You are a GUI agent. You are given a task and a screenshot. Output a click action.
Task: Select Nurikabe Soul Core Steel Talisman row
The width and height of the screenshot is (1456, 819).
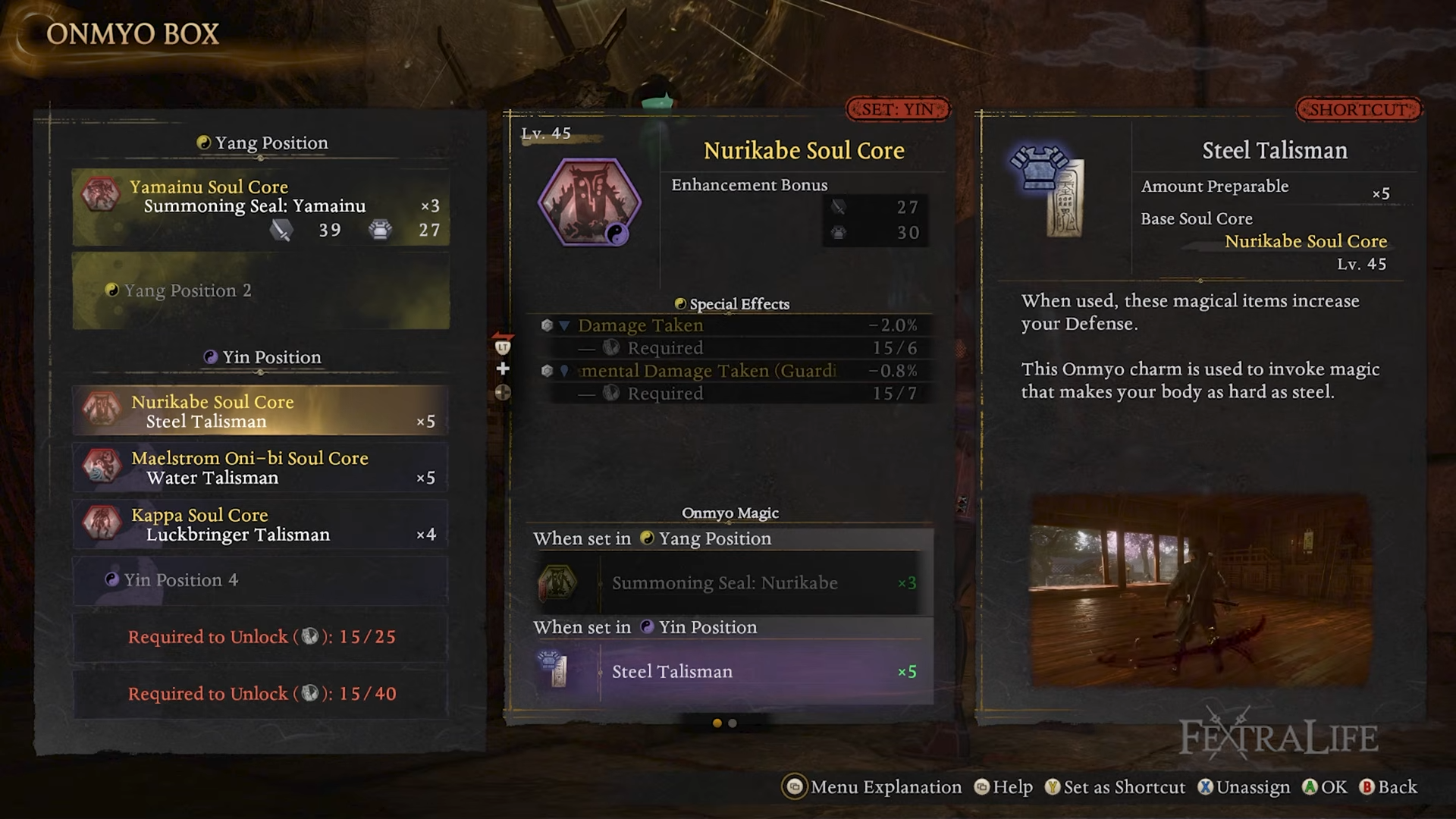260,411
